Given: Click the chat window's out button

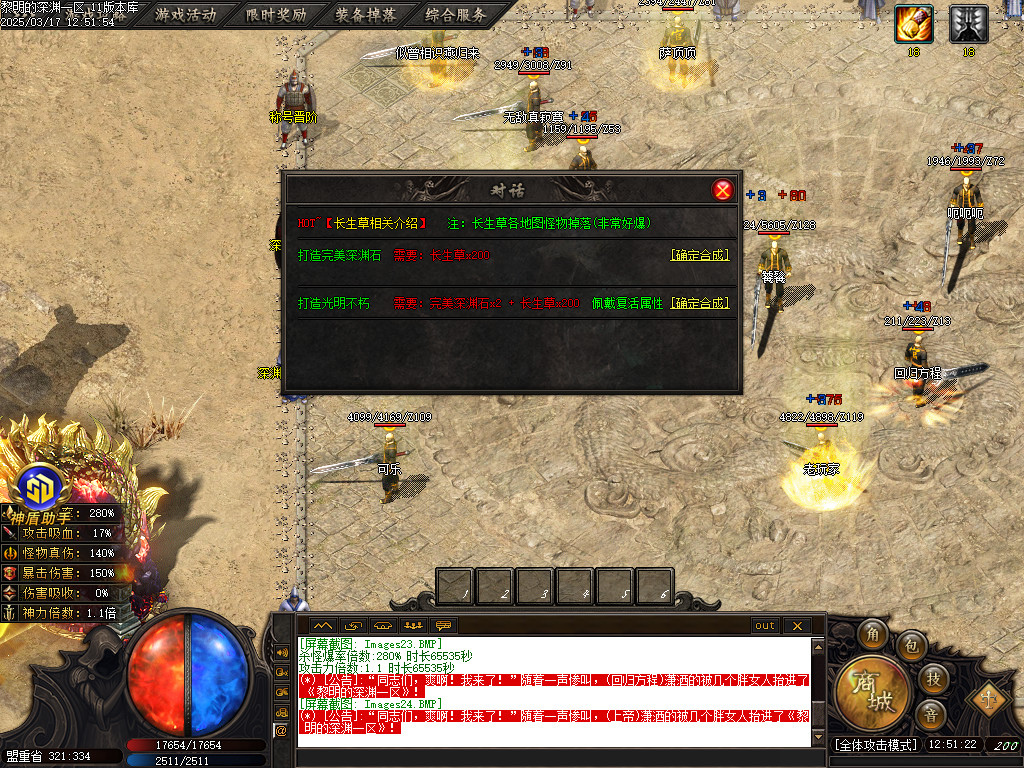Looking at the screenshot, I should (x=765, y=626).
